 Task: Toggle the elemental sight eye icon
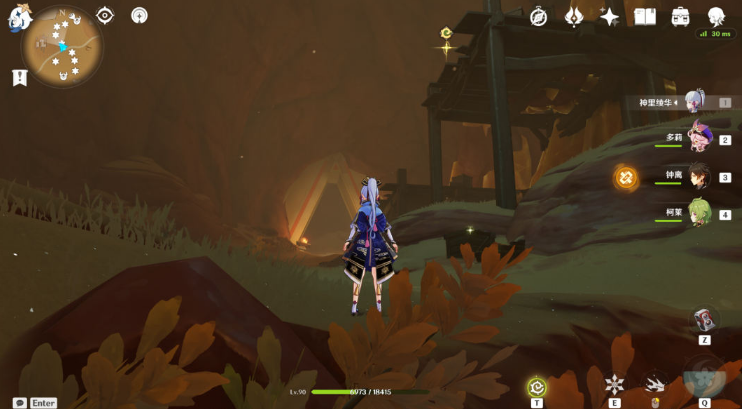click(x=105, y=15)
